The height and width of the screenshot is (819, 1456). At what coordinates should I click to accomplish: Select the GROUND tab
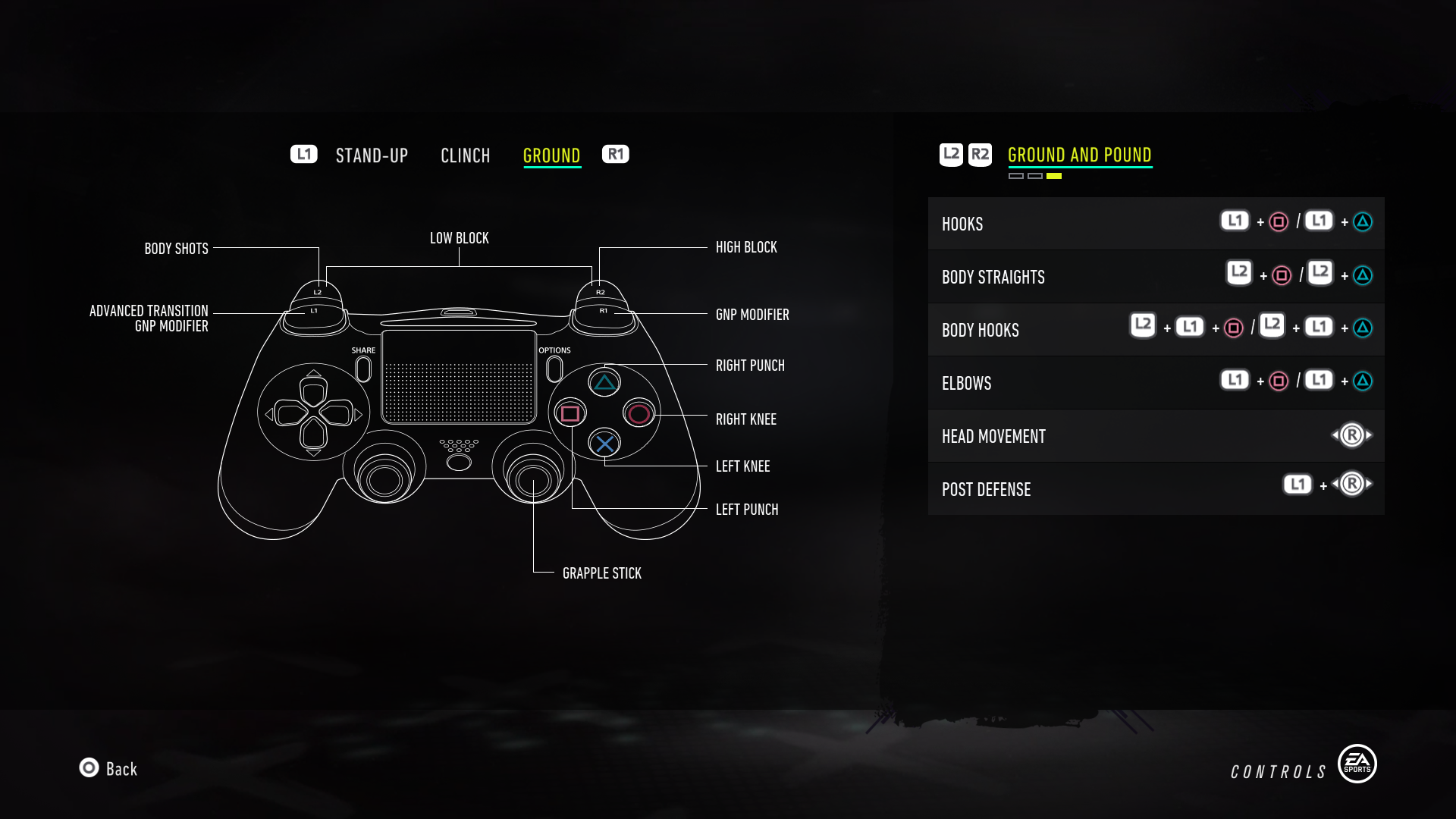click(x=551, y=155)
